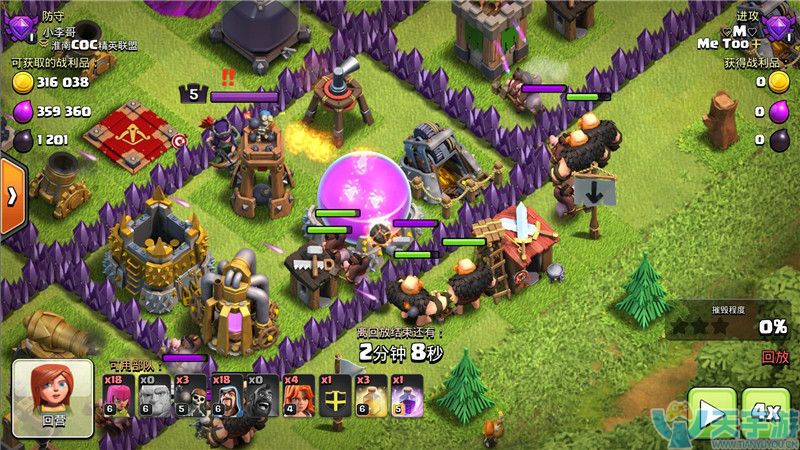
Task: Expand the orange side arrow tab
Action: [12, 195]
